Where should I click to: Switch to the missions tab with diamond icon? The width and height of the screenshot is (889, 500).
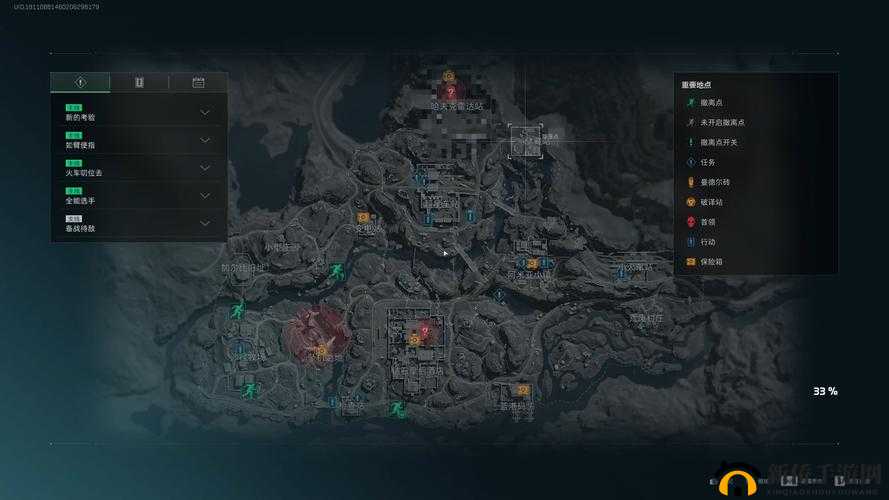pos(80,83)
